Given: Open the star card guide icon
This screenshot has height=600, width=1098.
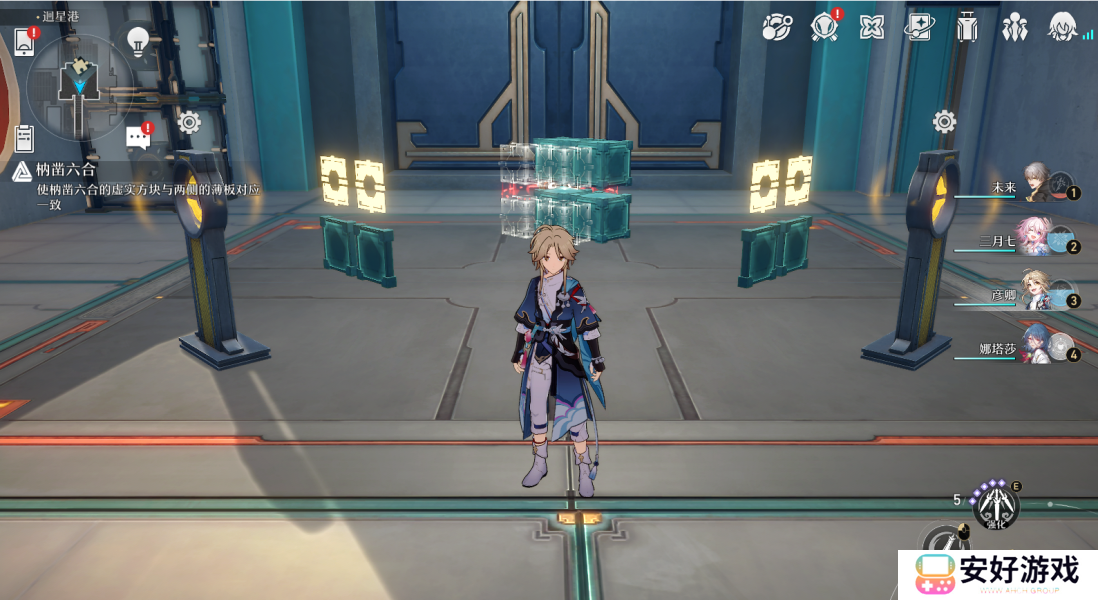Looking at the screenshot, I should click(x=918, y=27).
